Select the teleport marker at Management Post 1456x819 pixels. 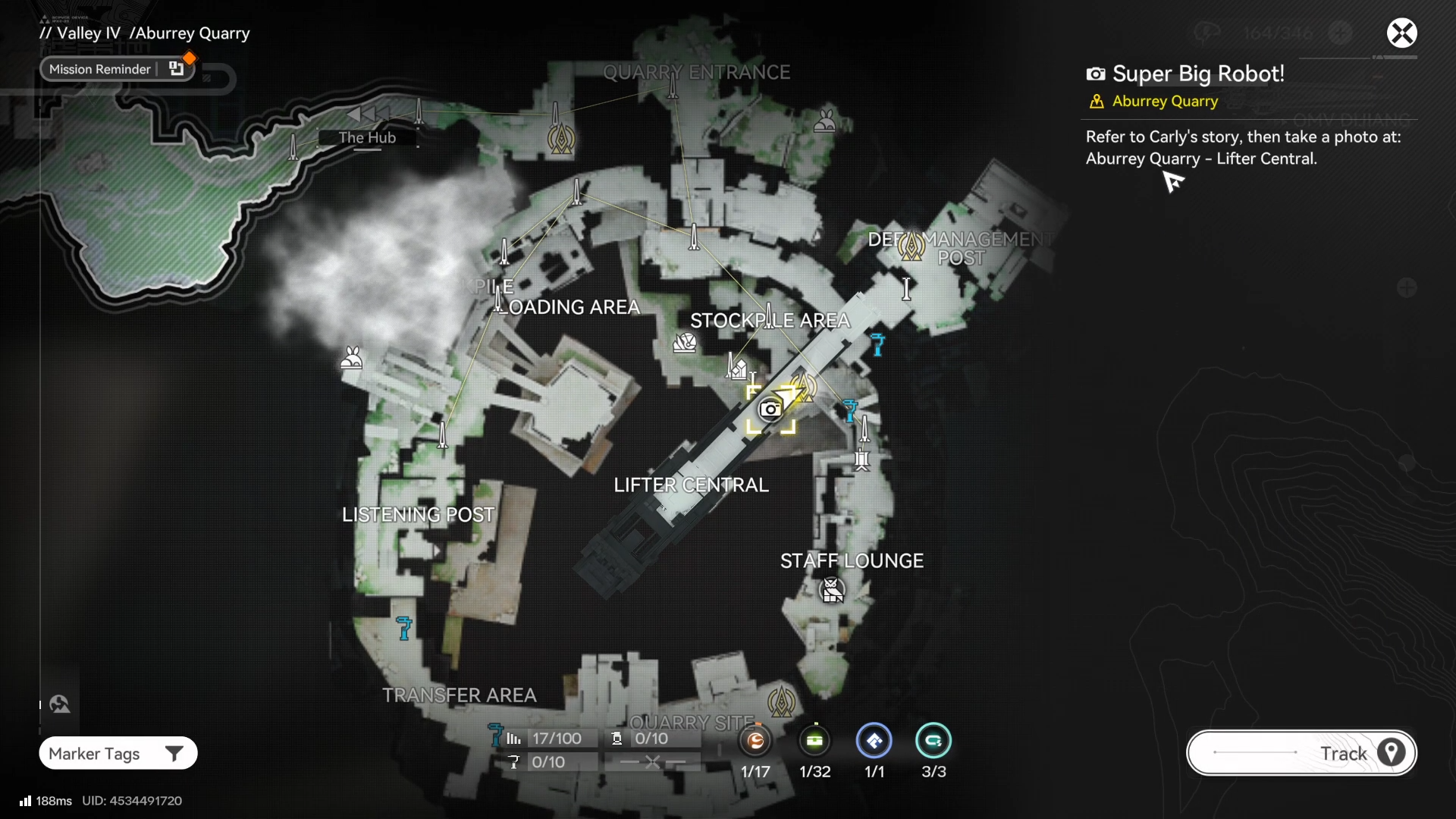912,246
